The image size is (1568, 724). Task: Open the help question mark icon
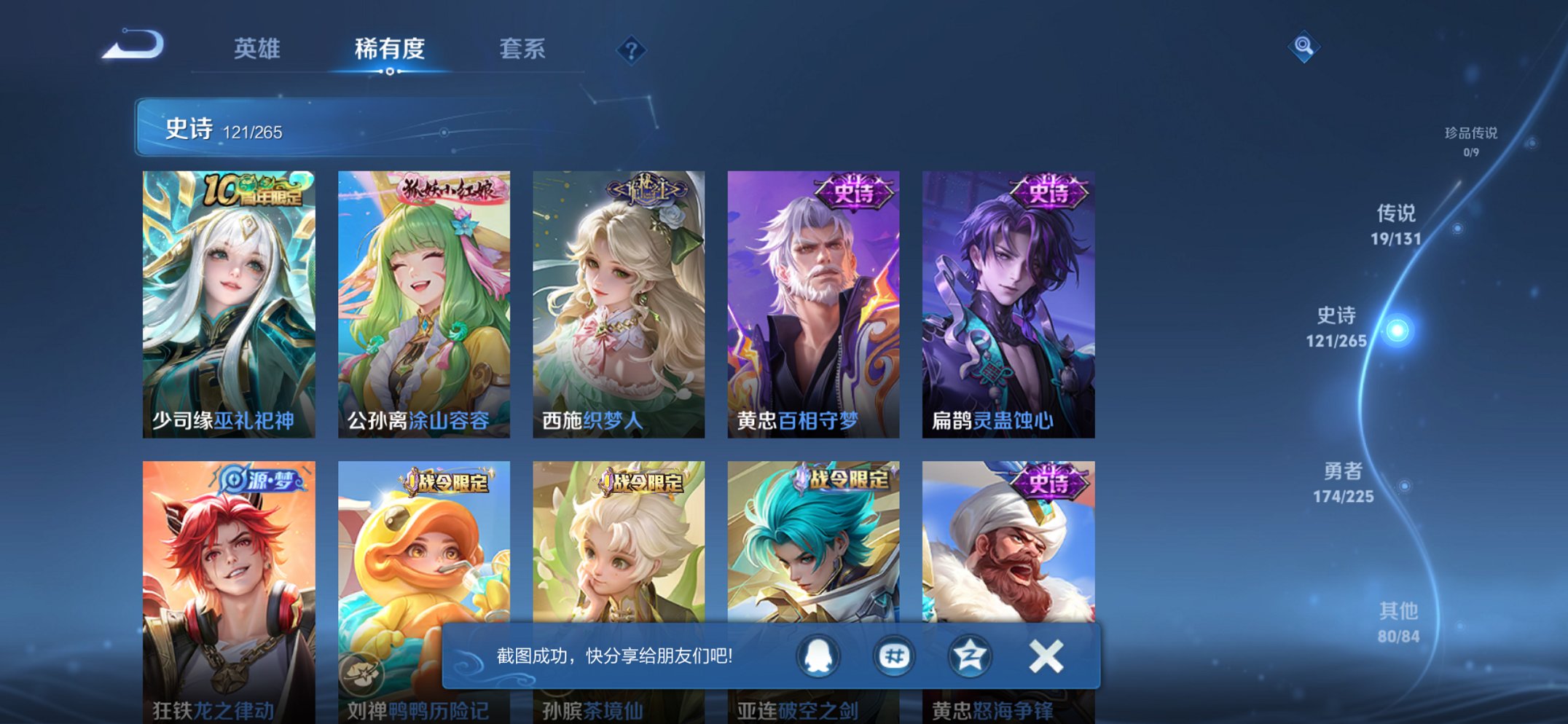632,51
